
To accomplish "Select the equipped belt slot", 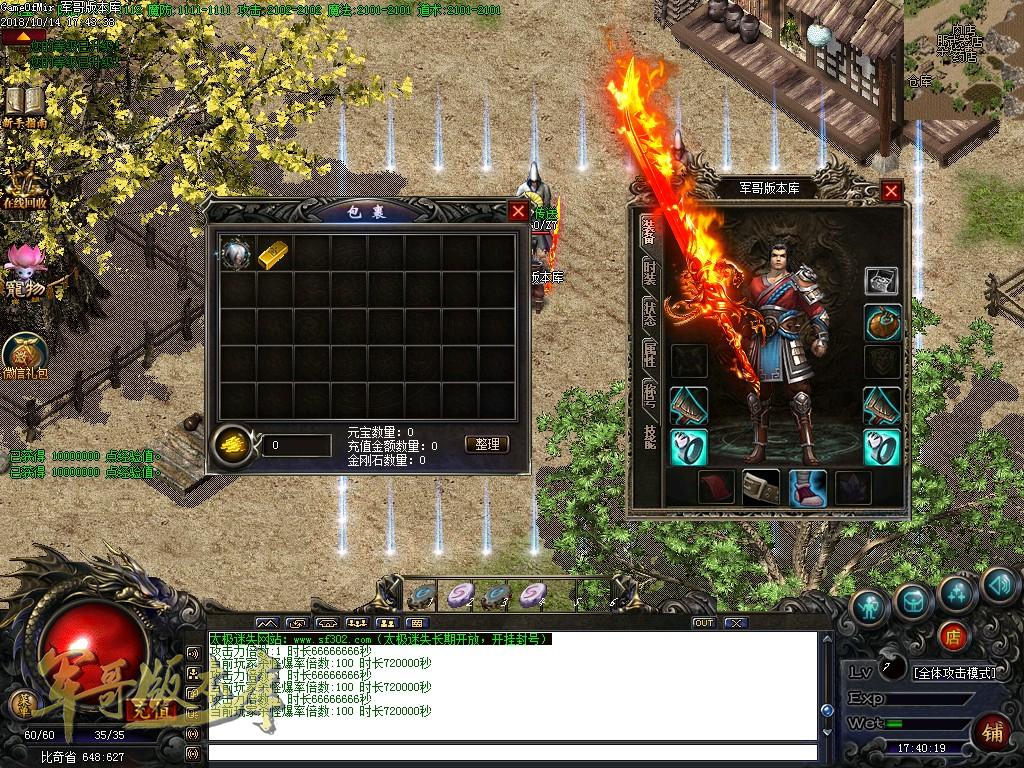I will [x=761, y=487].
